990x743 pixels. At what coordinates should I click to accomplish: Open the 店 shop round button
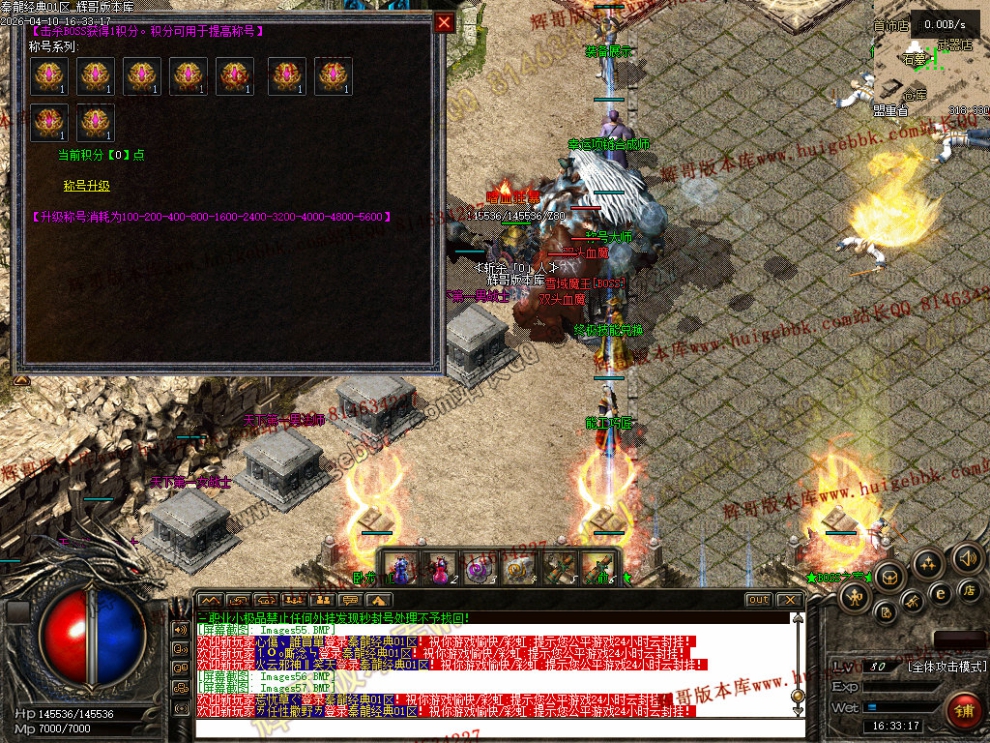pyautogui.click(x=969, y=590)
